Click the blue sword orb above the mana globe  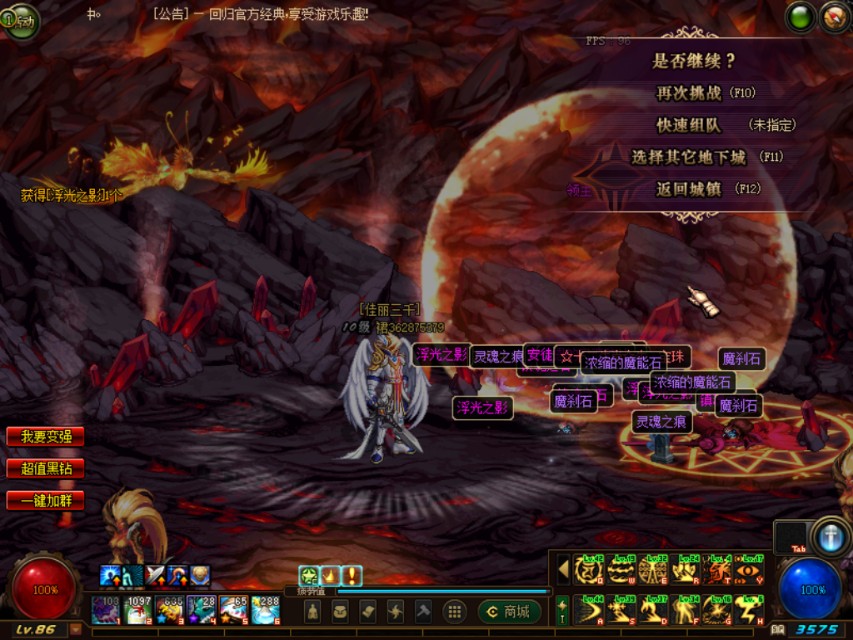coord(829,536)
